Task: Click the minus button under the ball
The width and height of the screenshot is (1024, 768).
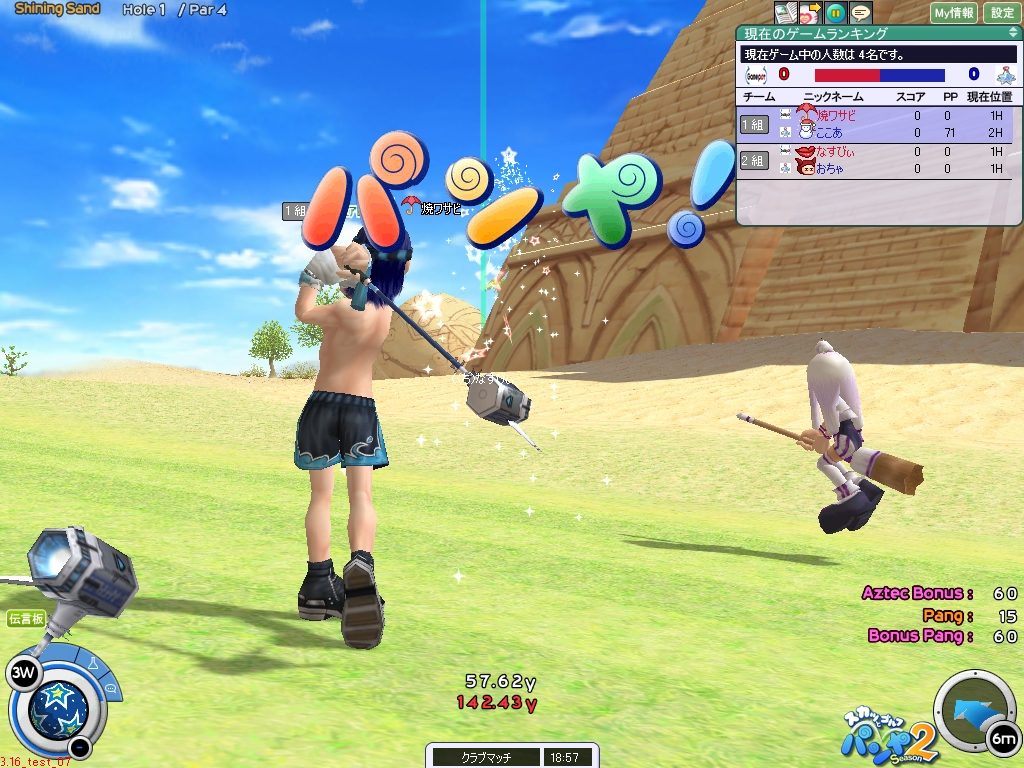Action: (81, 746)
